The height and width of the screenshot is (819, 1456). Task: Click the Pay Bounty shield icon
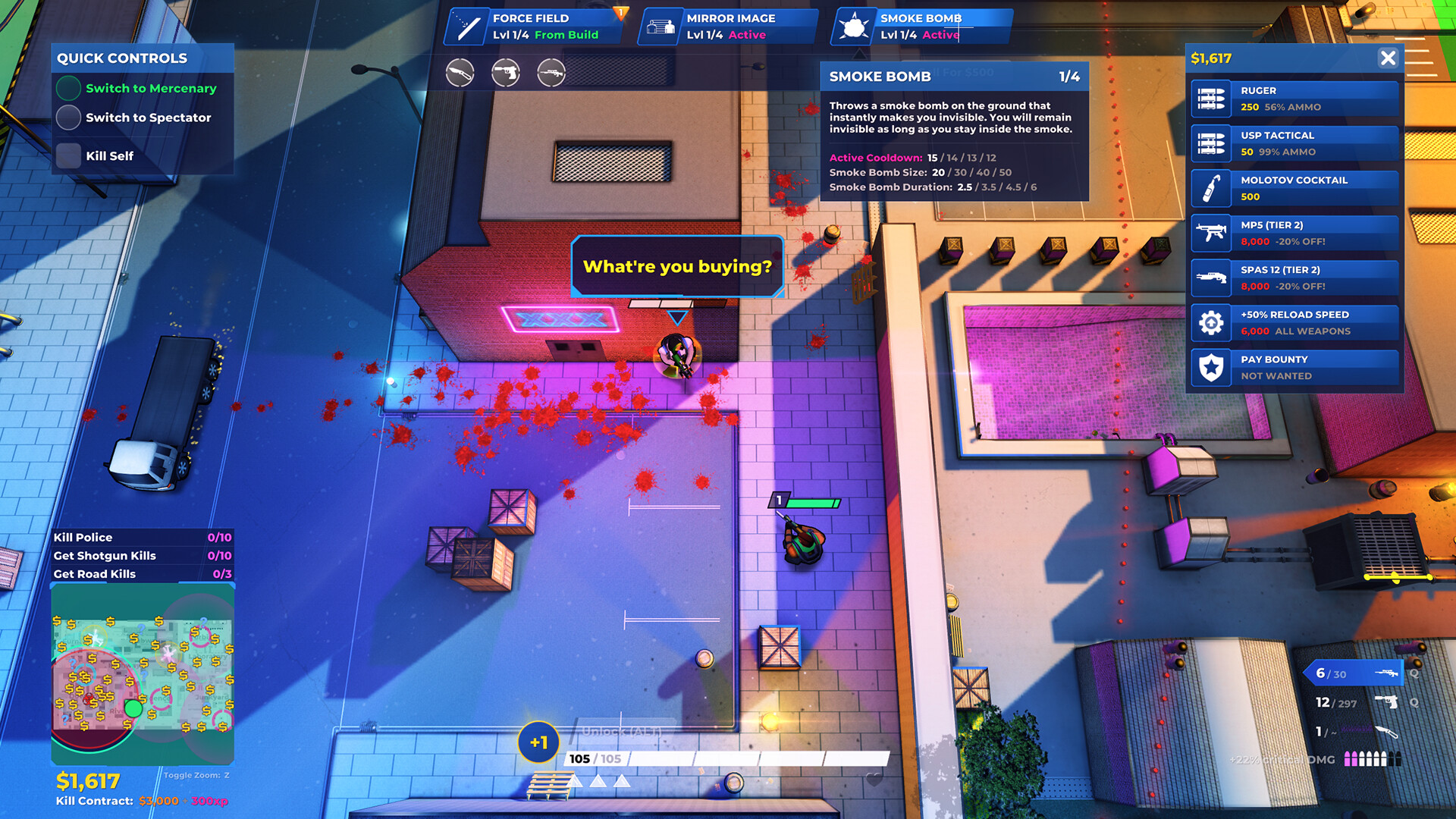tap(1212, 367)
